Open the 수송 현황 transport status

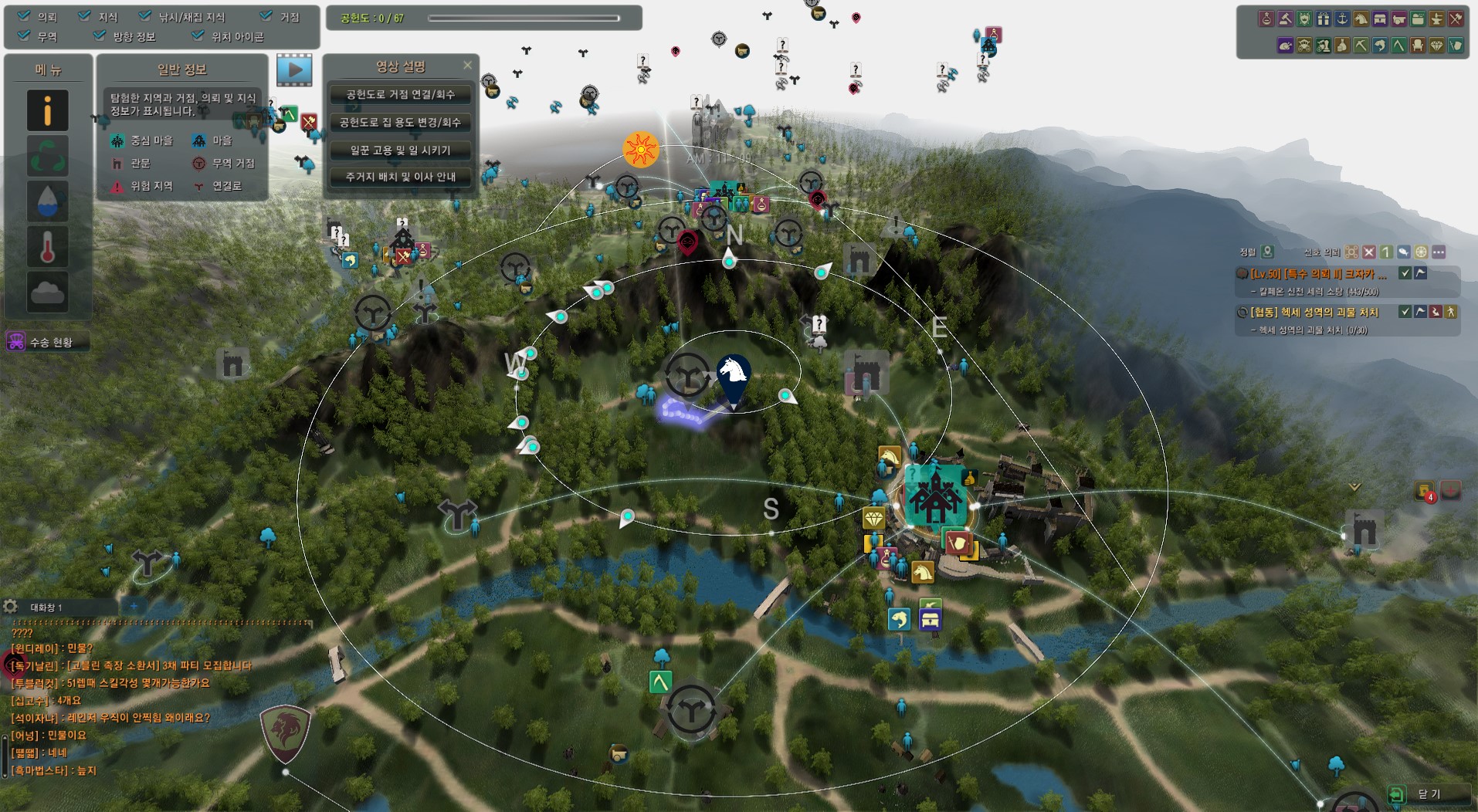coord(46,342)
